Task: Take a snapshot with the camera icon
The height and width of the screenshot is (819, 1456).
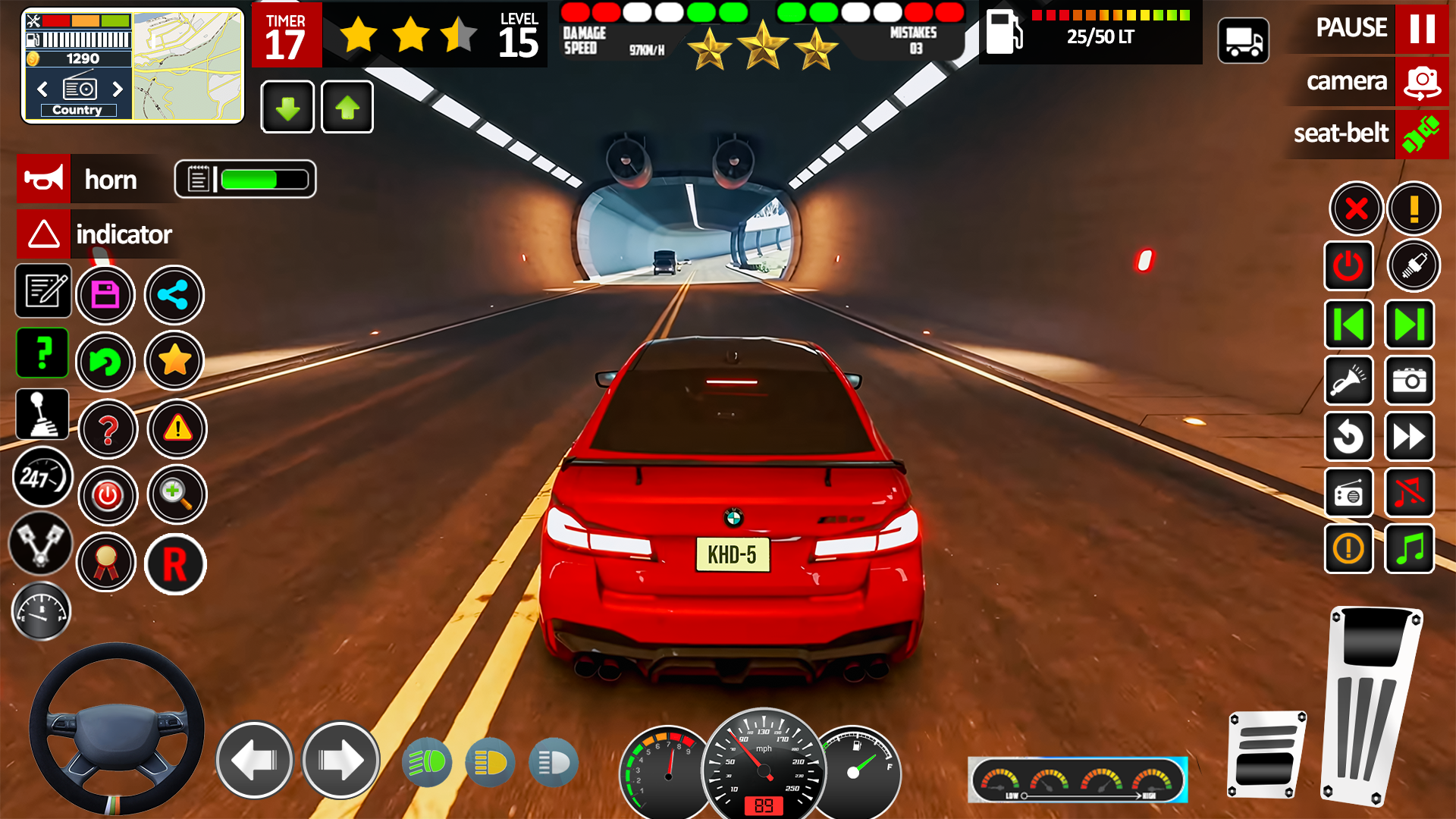Action: [x=1409, y=381]
